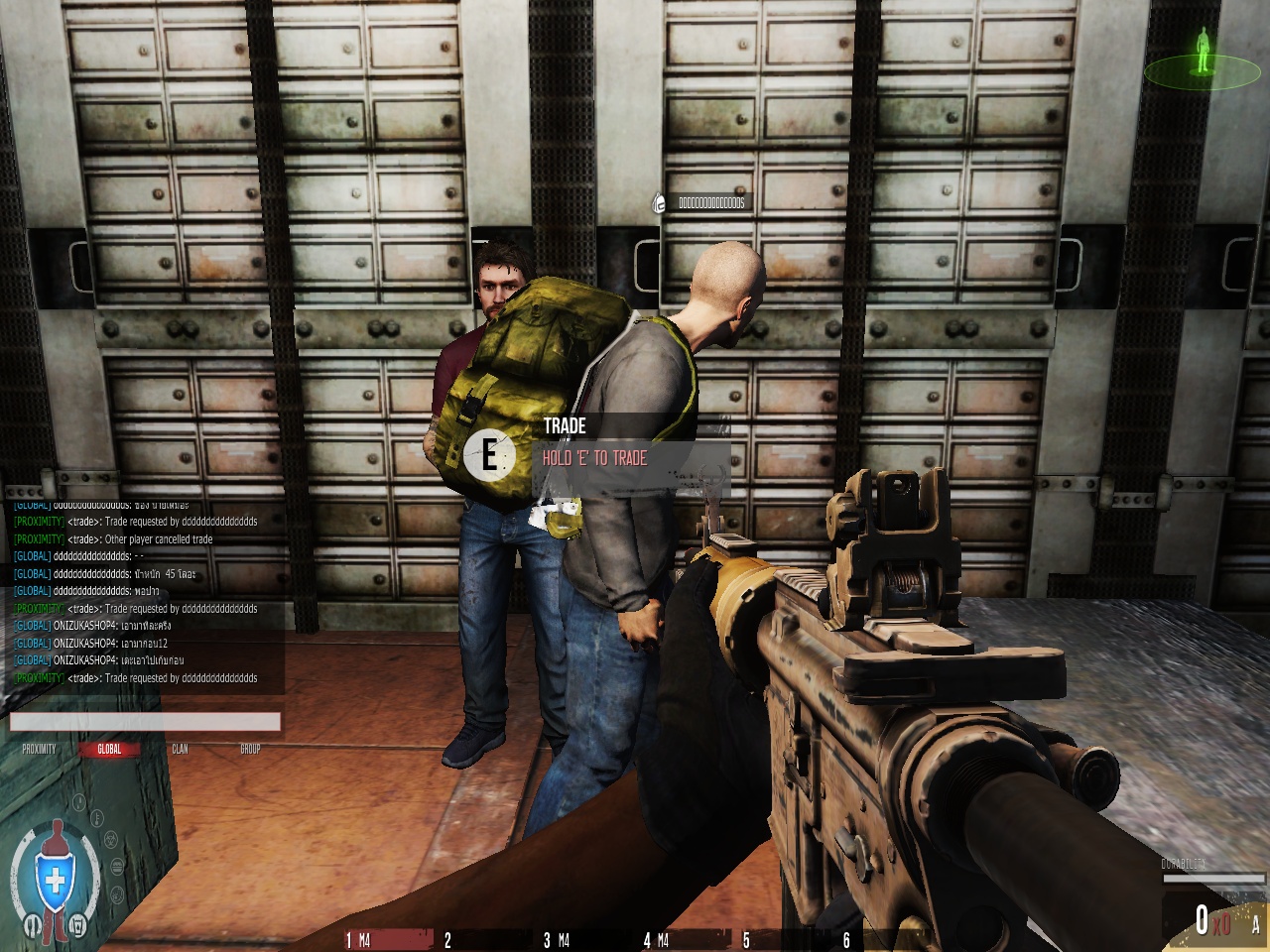Select the Global chat channel tab

pos(109,749)
